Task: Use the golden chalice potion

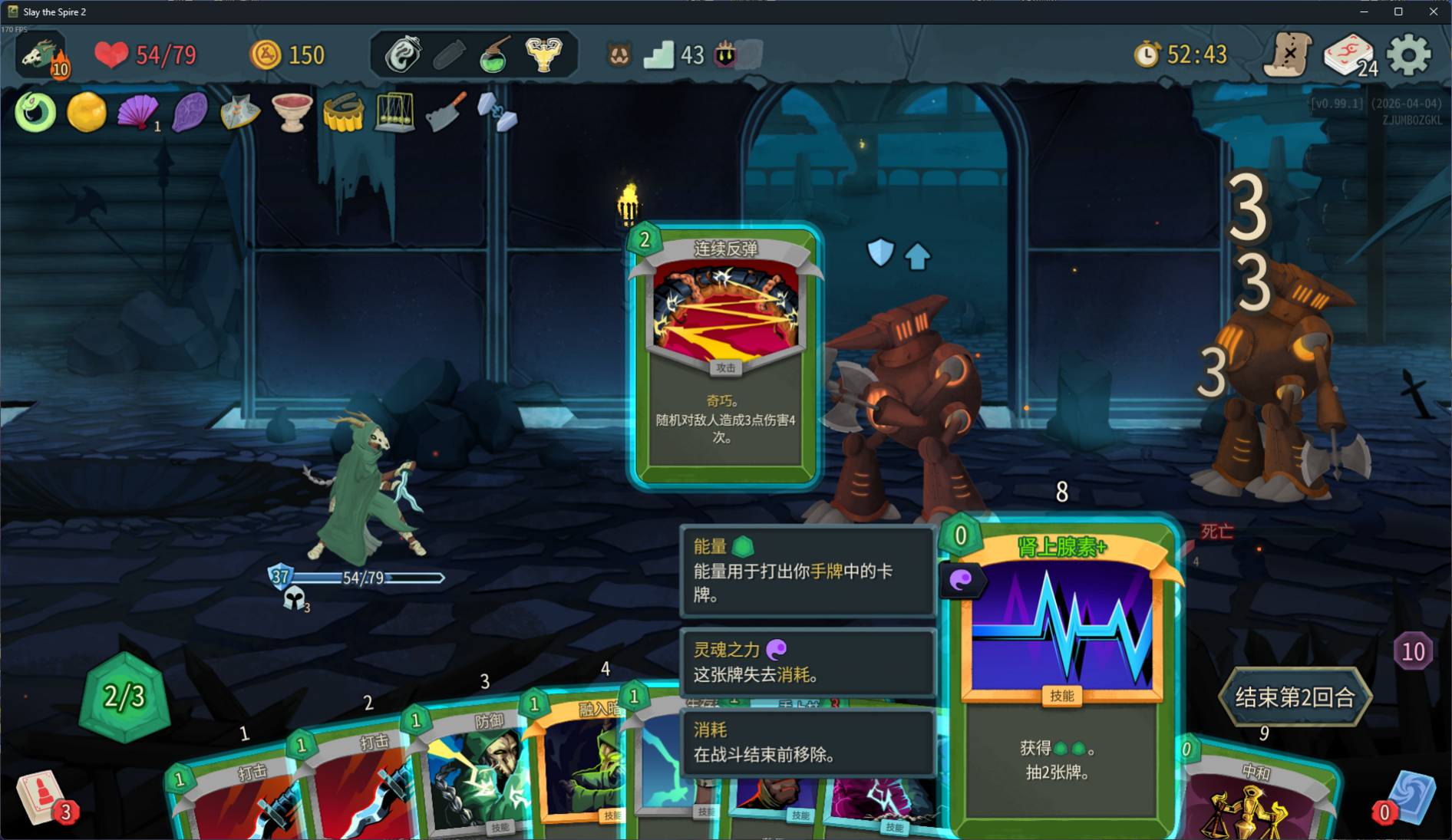Action: point(543,54)
